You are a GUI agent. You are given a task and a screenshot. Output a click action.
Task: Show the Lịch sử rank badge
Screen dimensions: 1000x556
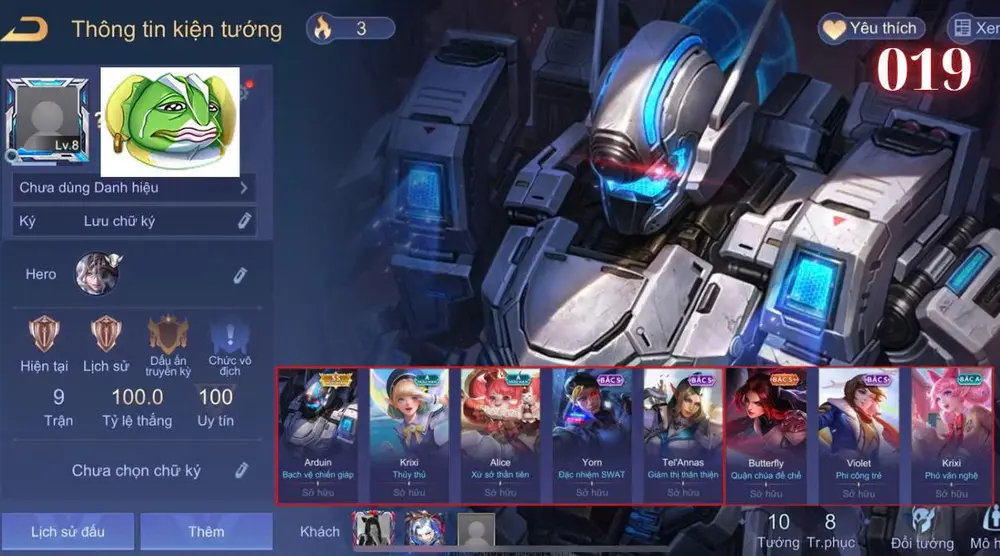pyautogui.click(x=105, y=333)
